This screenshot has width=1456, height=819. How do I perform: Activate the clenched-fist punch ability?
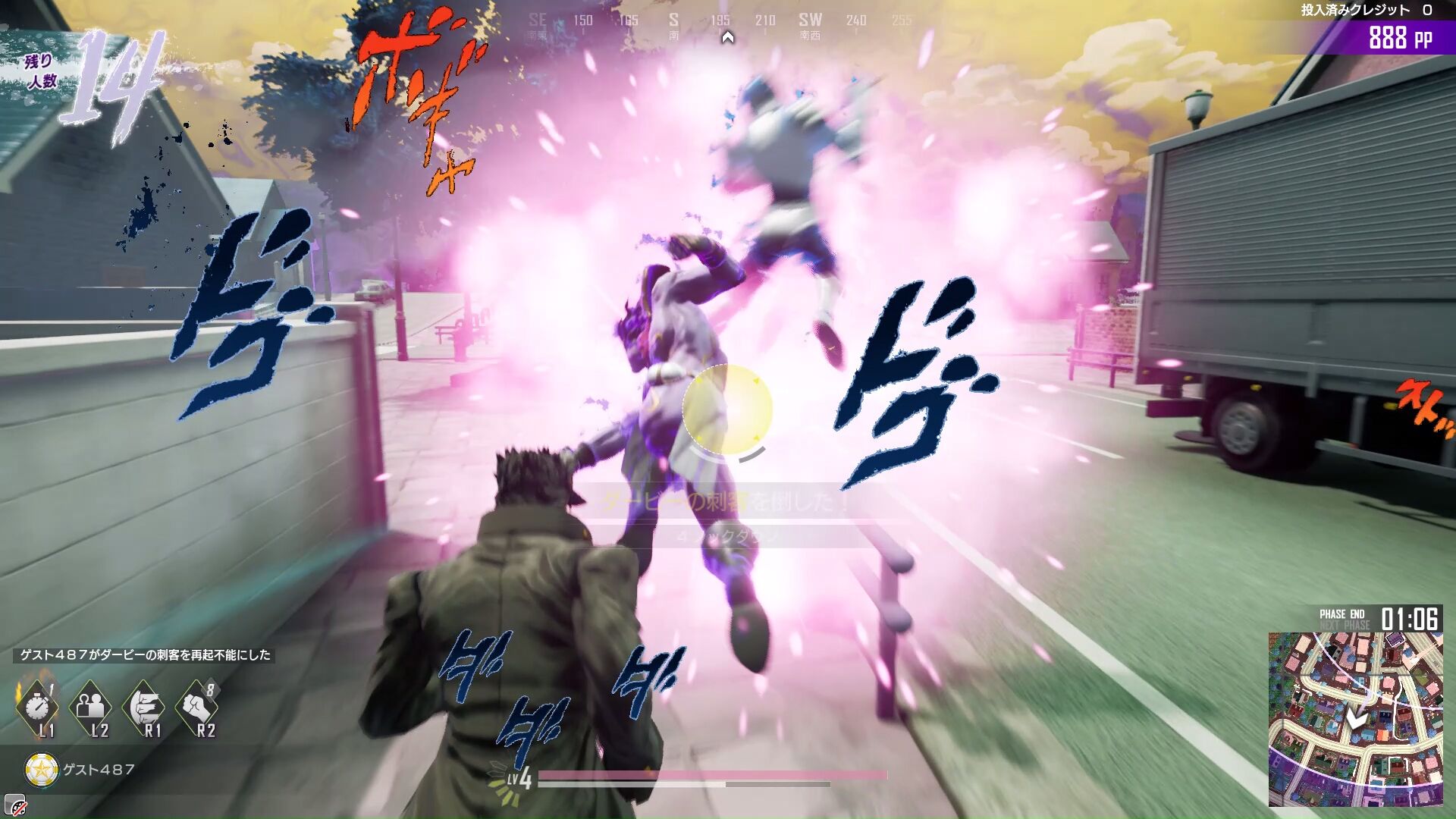pos(196,706)
